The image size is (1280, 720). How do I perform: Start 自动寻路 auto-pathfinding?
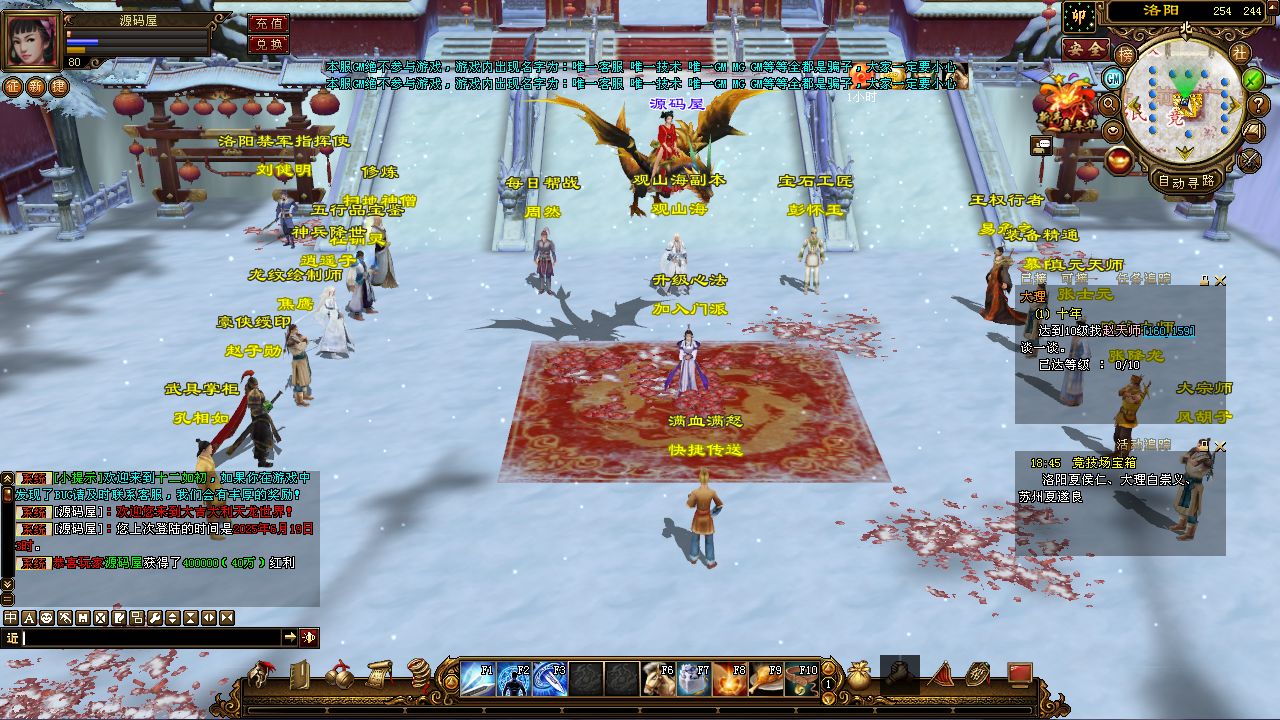click(1186, 181)
